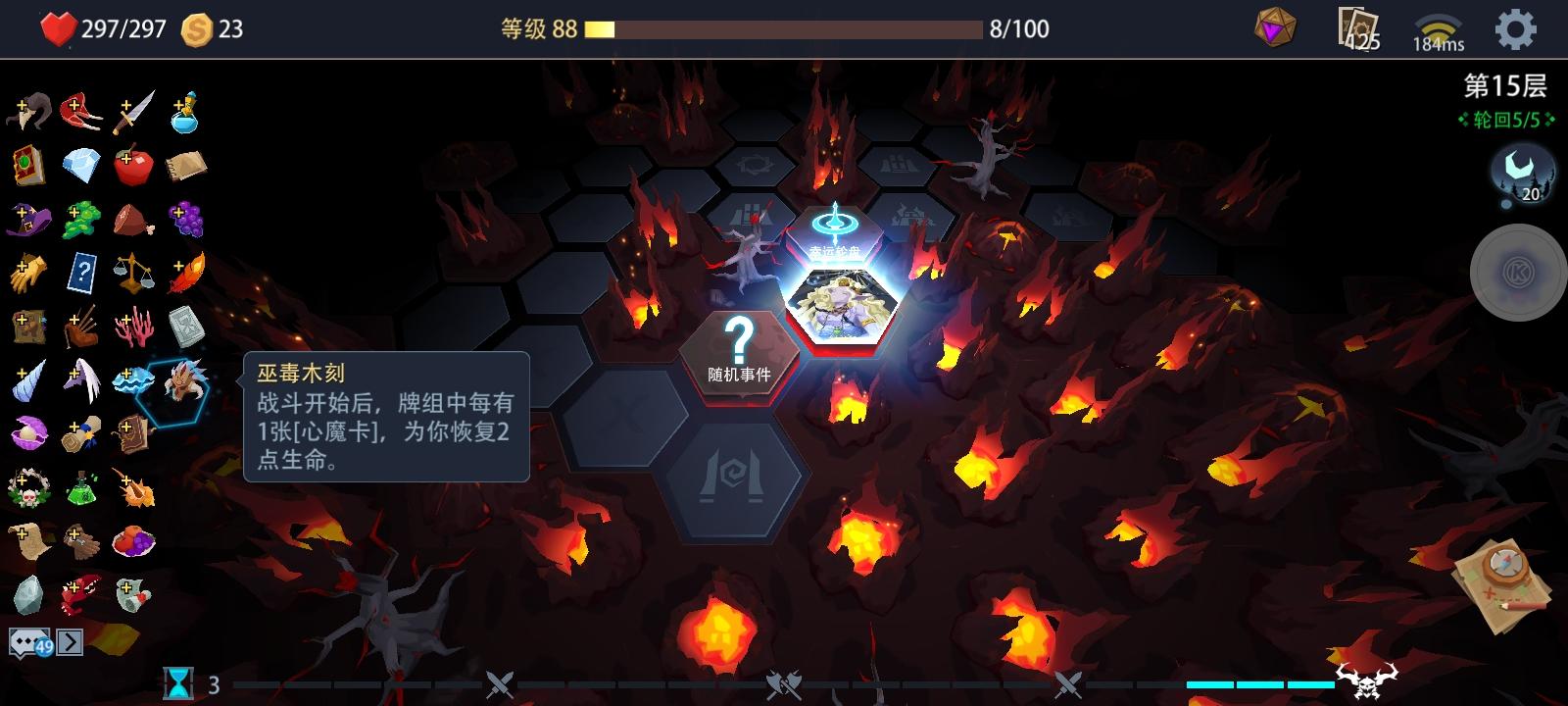The height and width of the screenshot is (706, 1568).
Task: Open the chat bubble showing 49
Action: 31,643
